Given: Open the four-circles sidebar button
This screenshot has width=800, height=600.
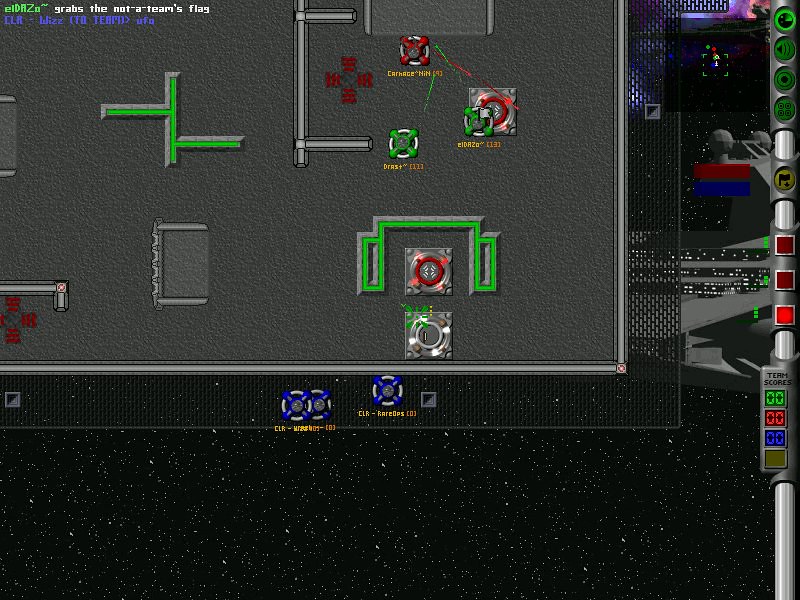Looking at the screenshot, I should tap(785, 109).
